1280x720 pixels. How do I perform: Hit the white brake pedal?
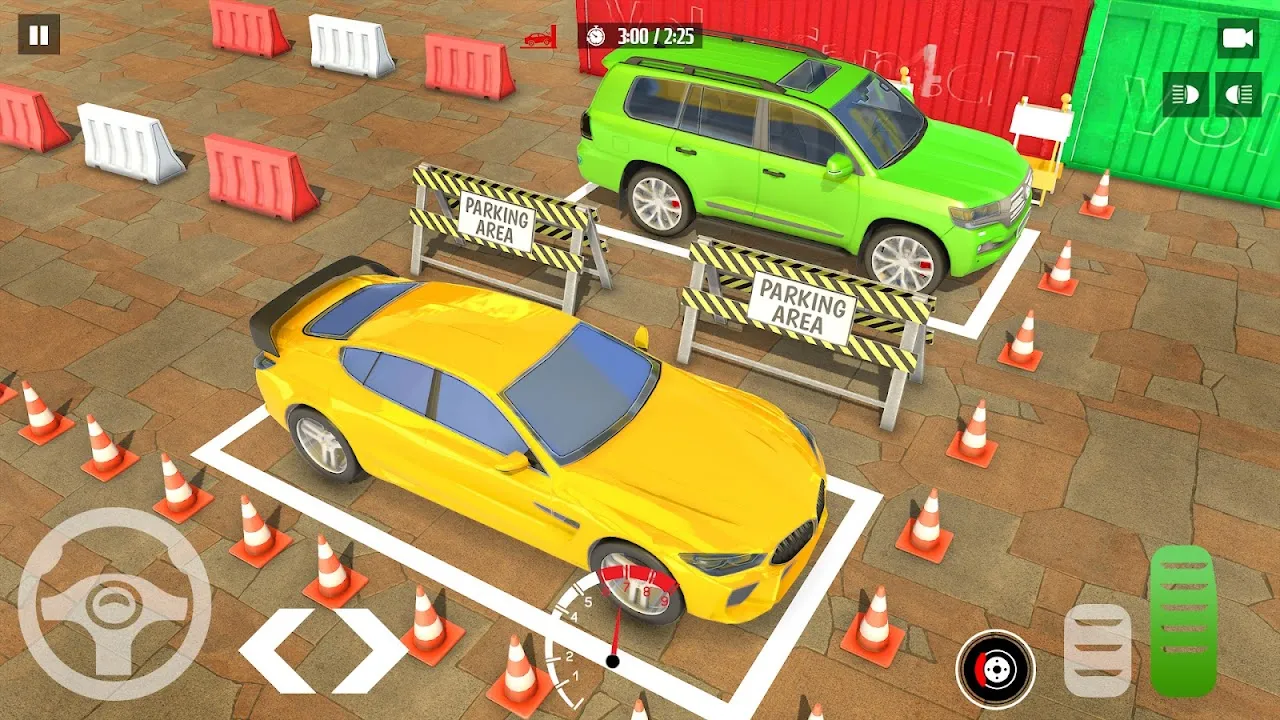pos(1097,651)
